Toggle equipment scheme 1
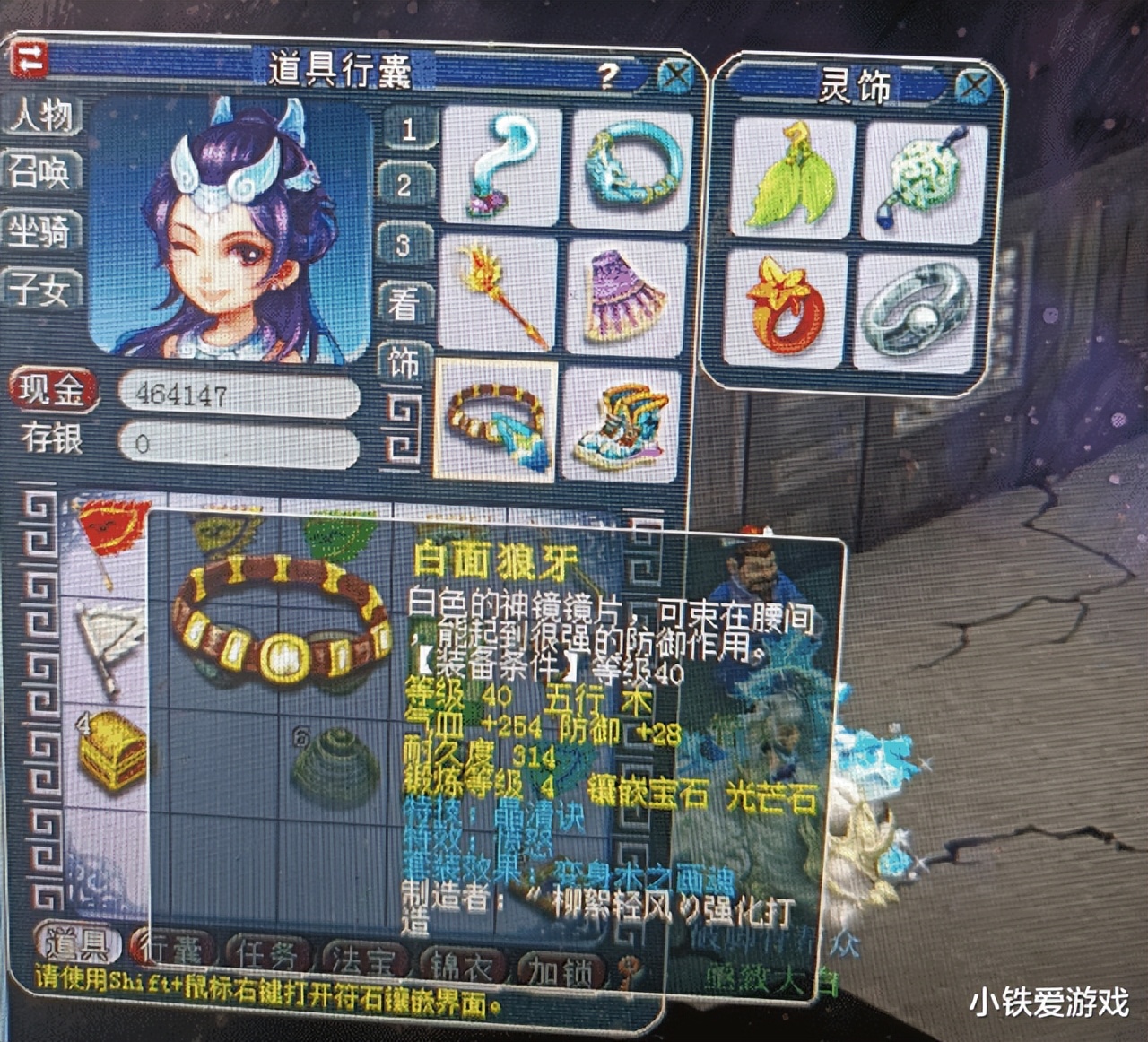Screen dimensions: 1148x1042 pos(409,130)
